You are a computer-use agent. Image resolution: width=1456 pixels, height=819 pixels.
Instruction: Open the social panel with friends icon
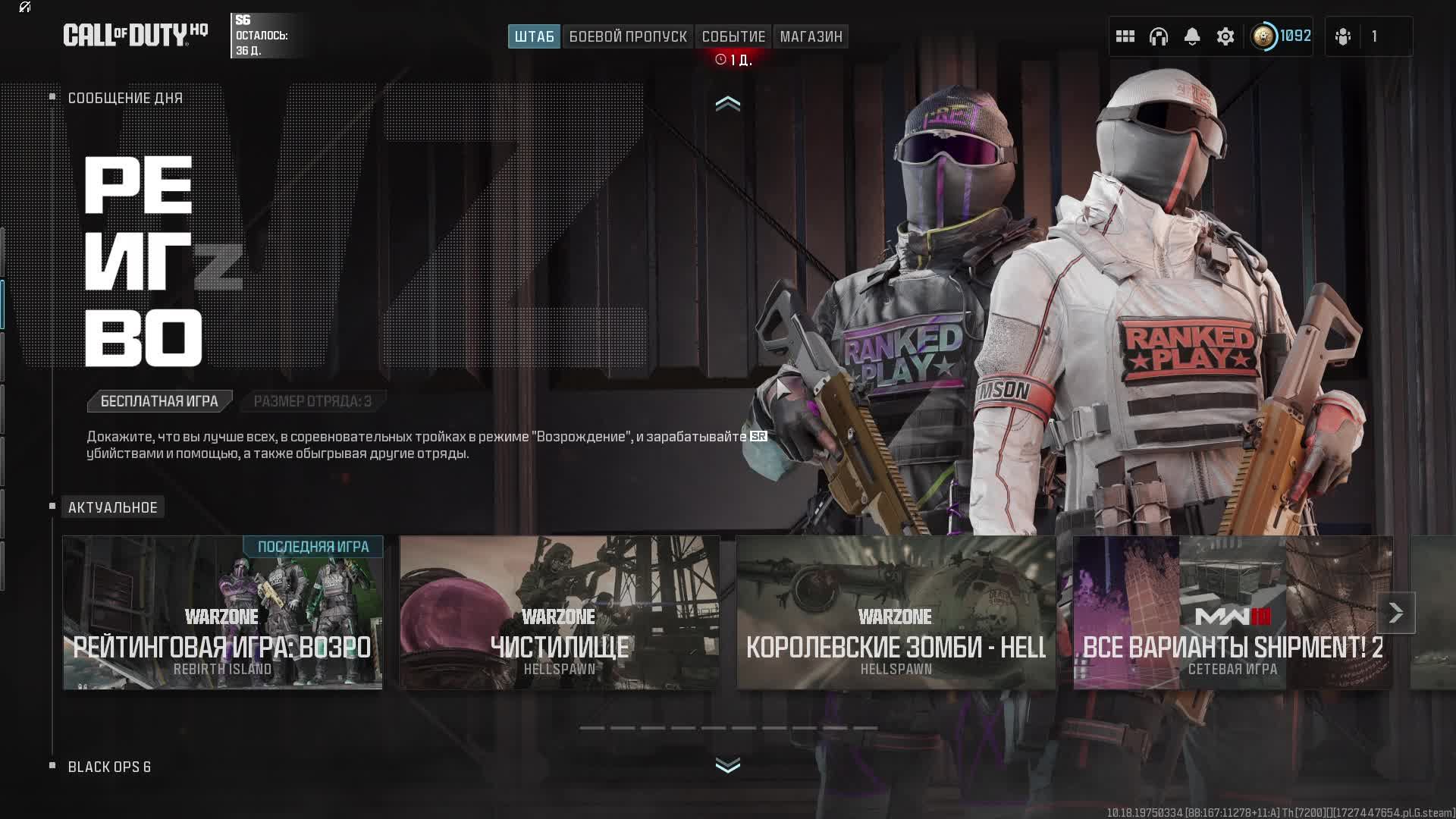[1342, 36]
